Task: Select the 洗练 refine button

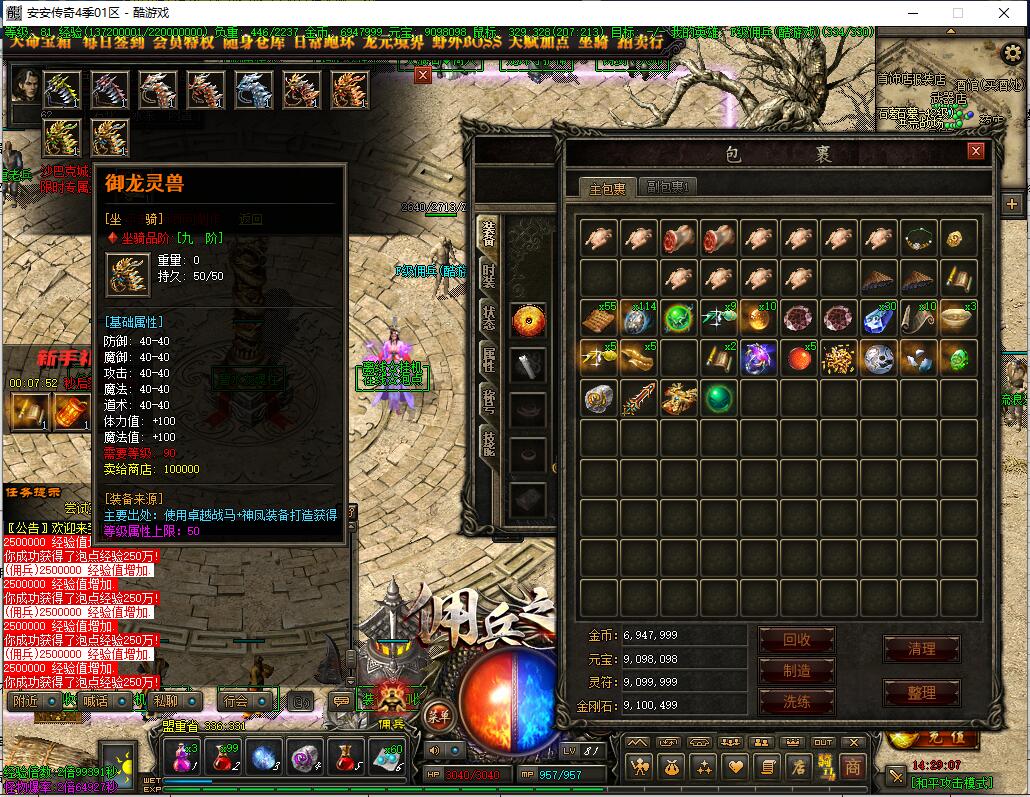Action: click(797, 701)
